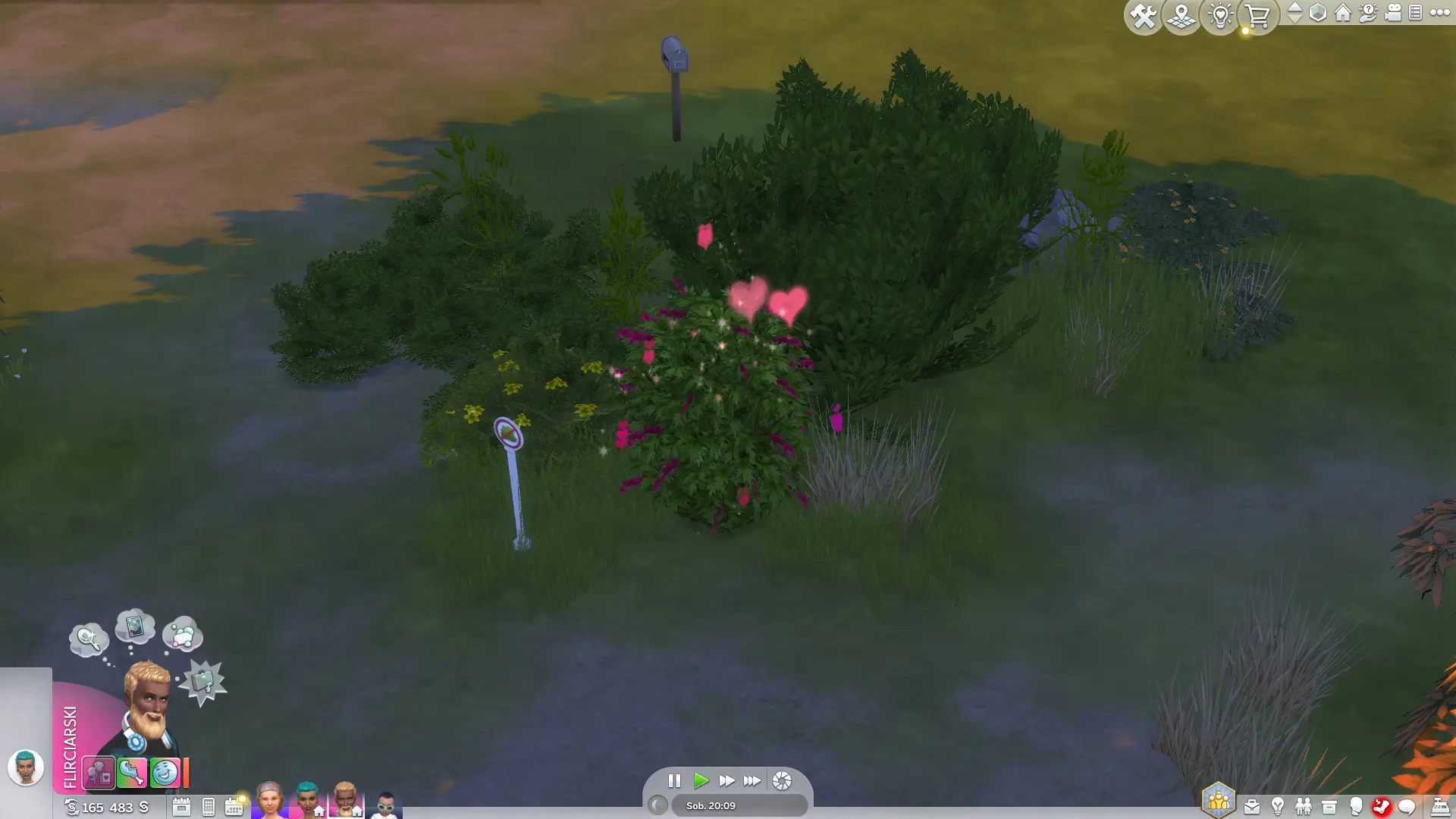Screen dimensions: 1456x819
Task: Toggle the walls view cube icon
Action: (1318, 13)
